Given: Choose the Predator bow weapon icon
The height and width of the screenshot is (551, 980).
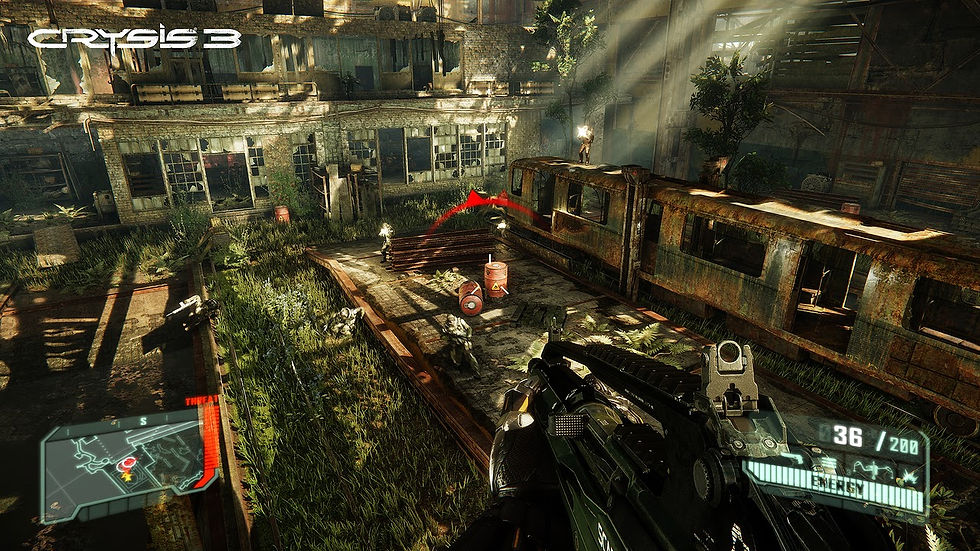Looking at the screenshot, I should (x=874, y=470).
